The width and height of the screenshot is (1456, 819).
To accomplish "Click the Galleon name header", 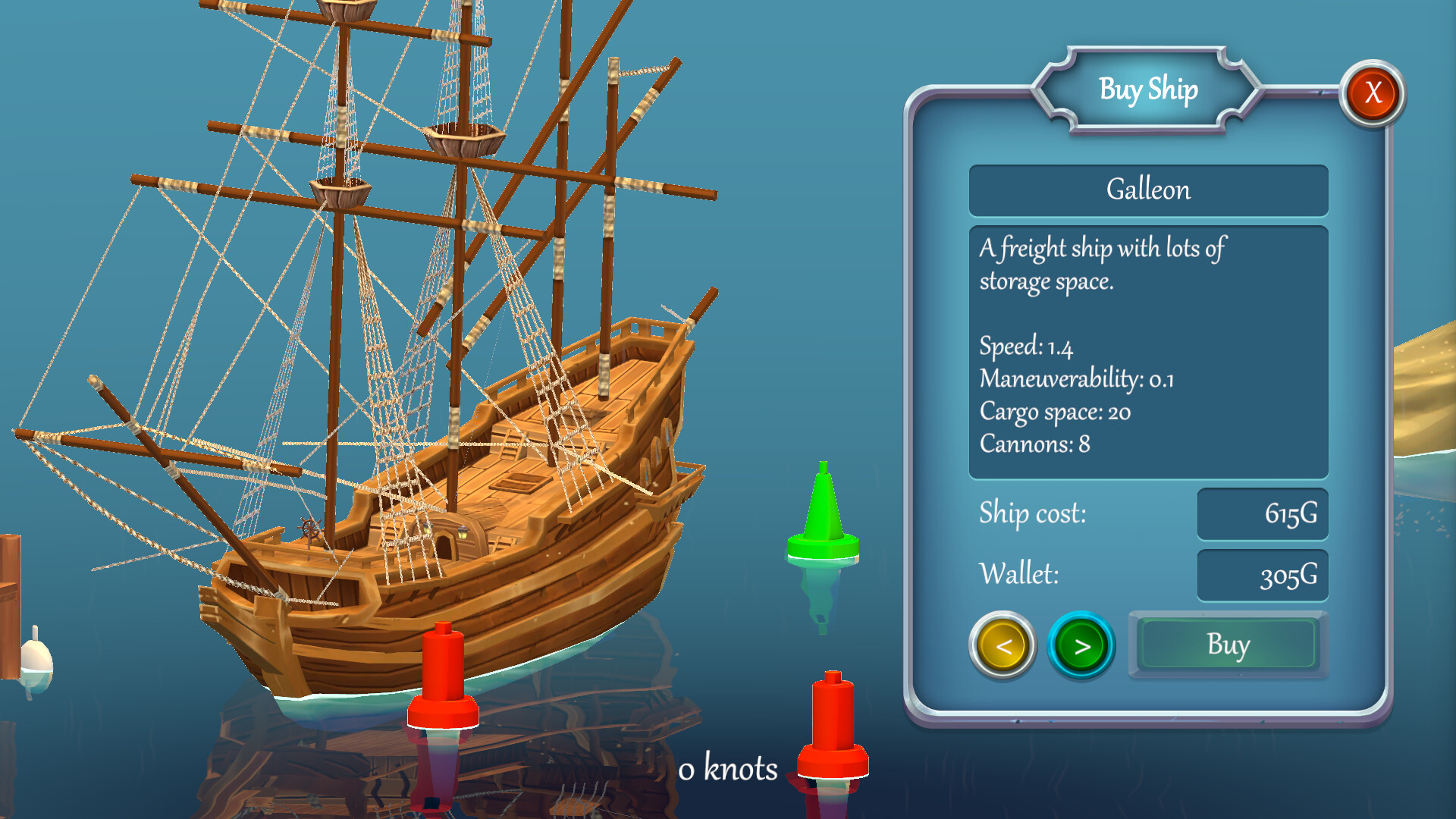I will click(x=1147, y=190).
